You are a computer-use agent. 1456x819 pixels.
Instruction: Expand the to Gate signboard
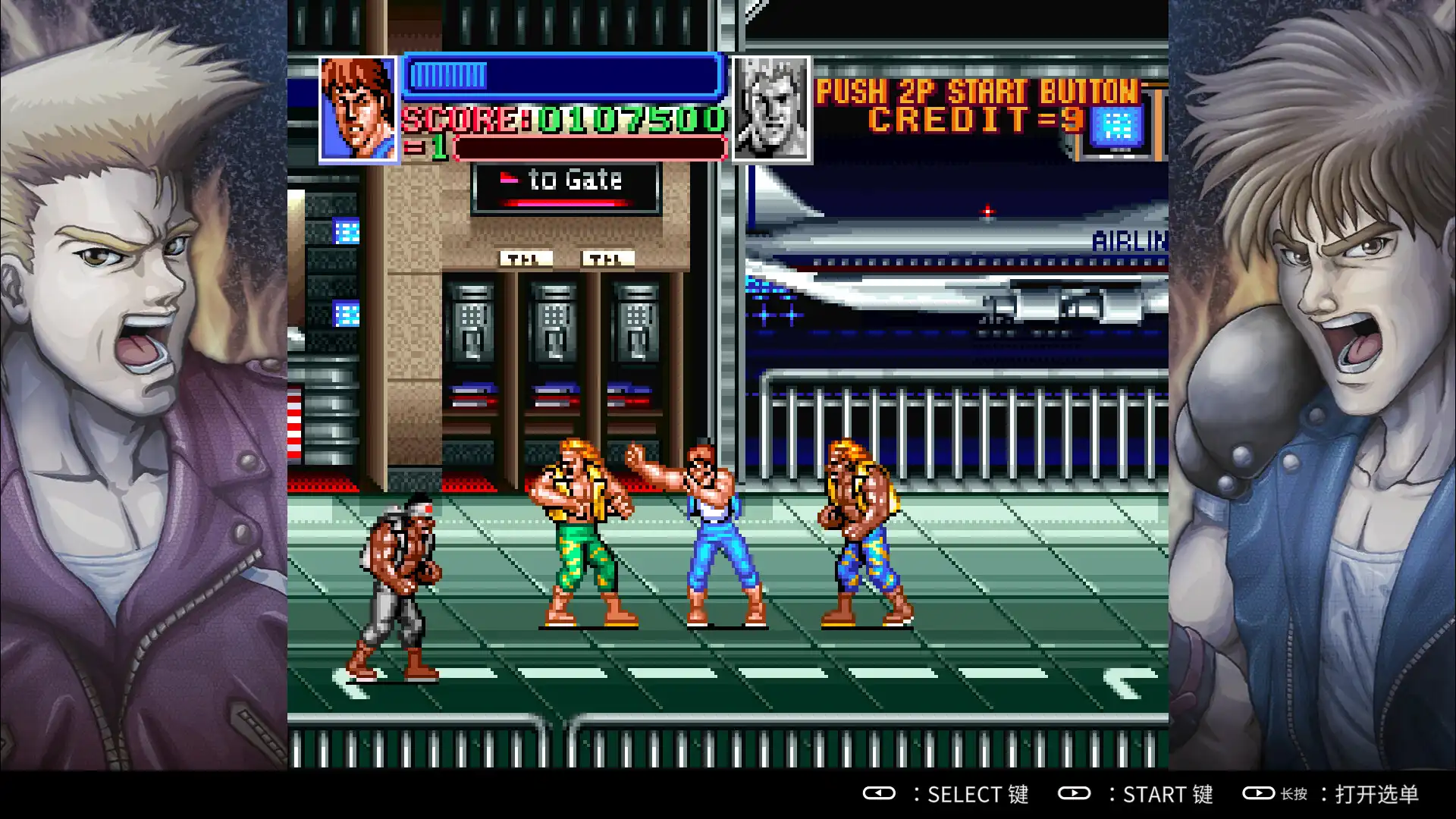(563, 187)
